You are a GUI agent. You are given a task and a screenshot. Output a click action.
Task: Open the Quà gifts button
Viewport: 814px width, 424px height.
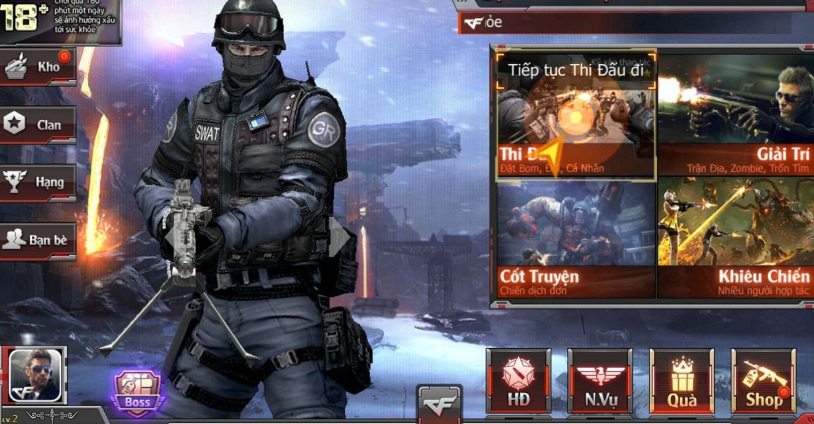(x=681, y=381)
